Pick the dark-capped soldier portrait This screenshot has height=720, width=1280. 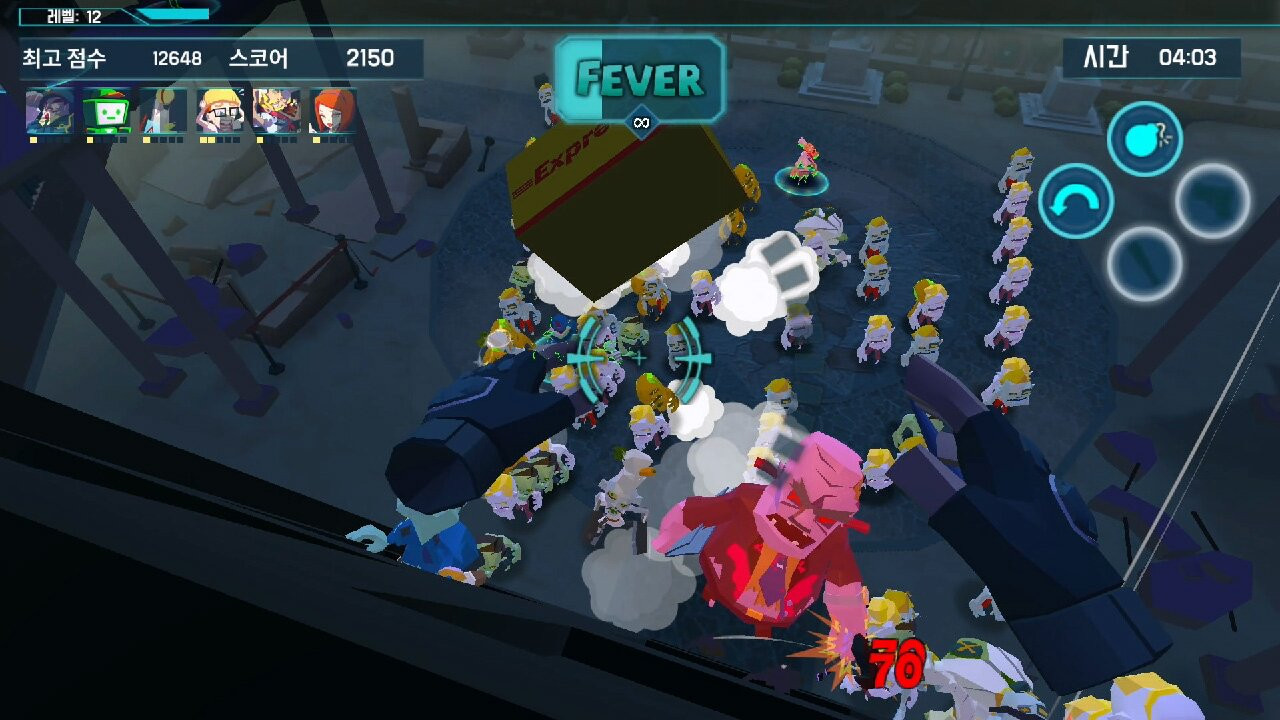click(49, 110)
